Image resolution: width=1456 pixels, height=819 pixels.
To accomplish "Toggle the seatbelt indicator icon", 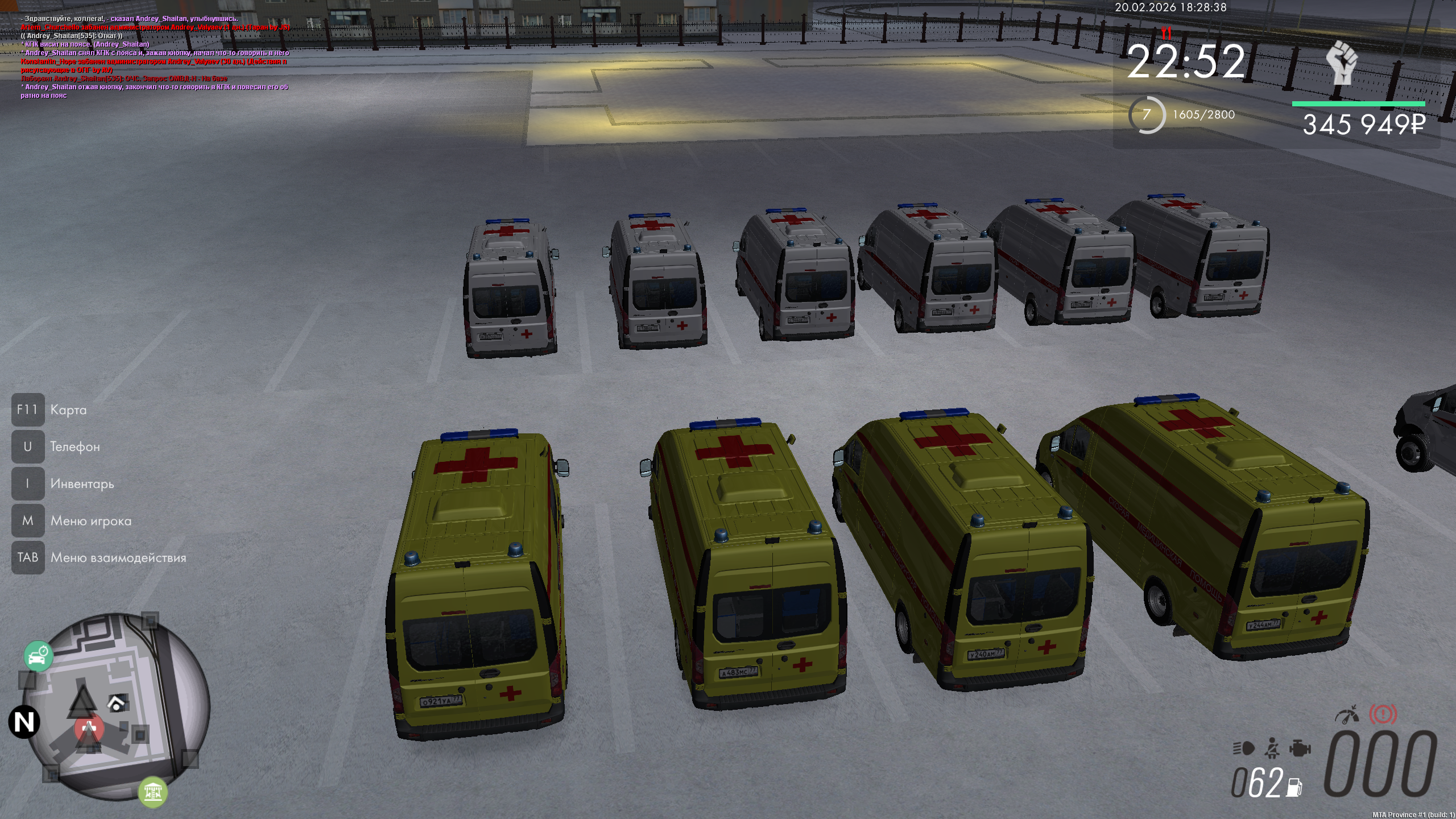I will (x=1272, y=748).
